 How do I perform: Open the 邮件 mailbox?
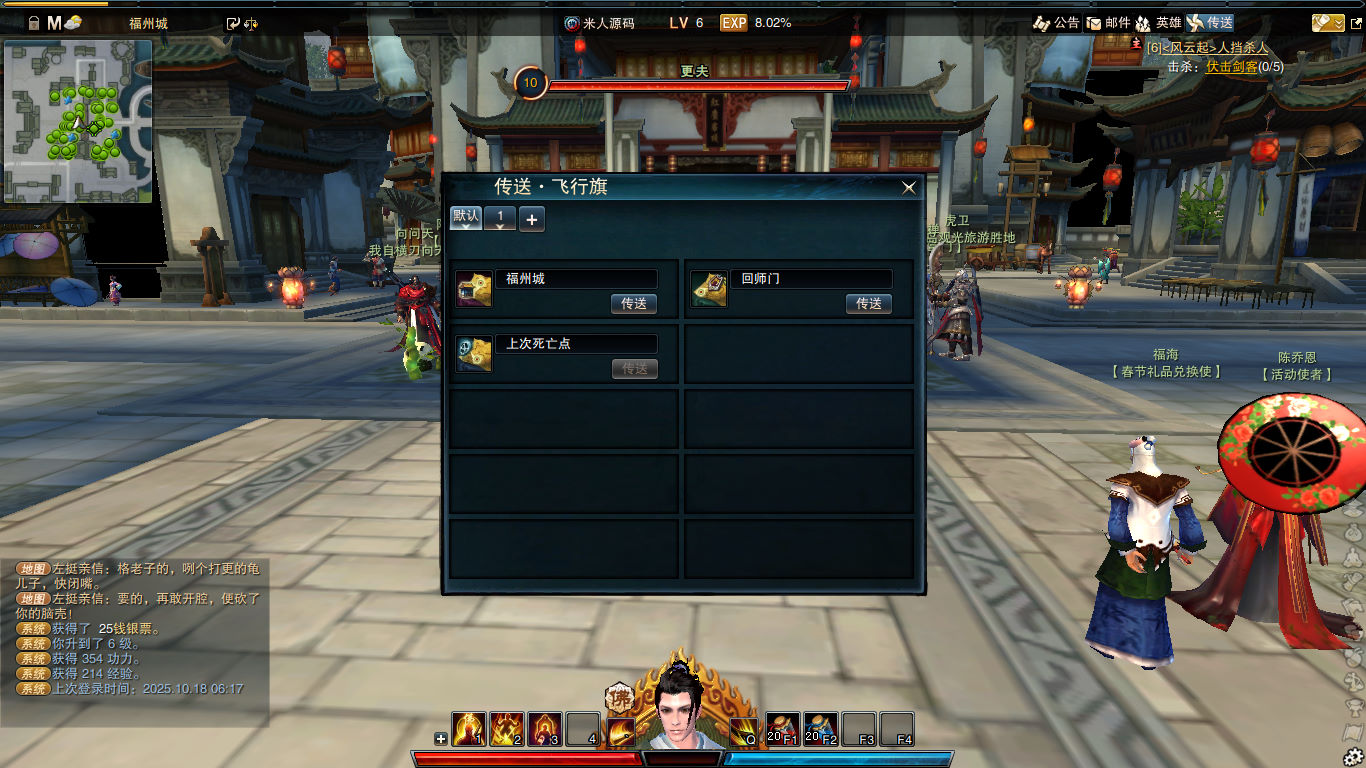coord(1108,22)
